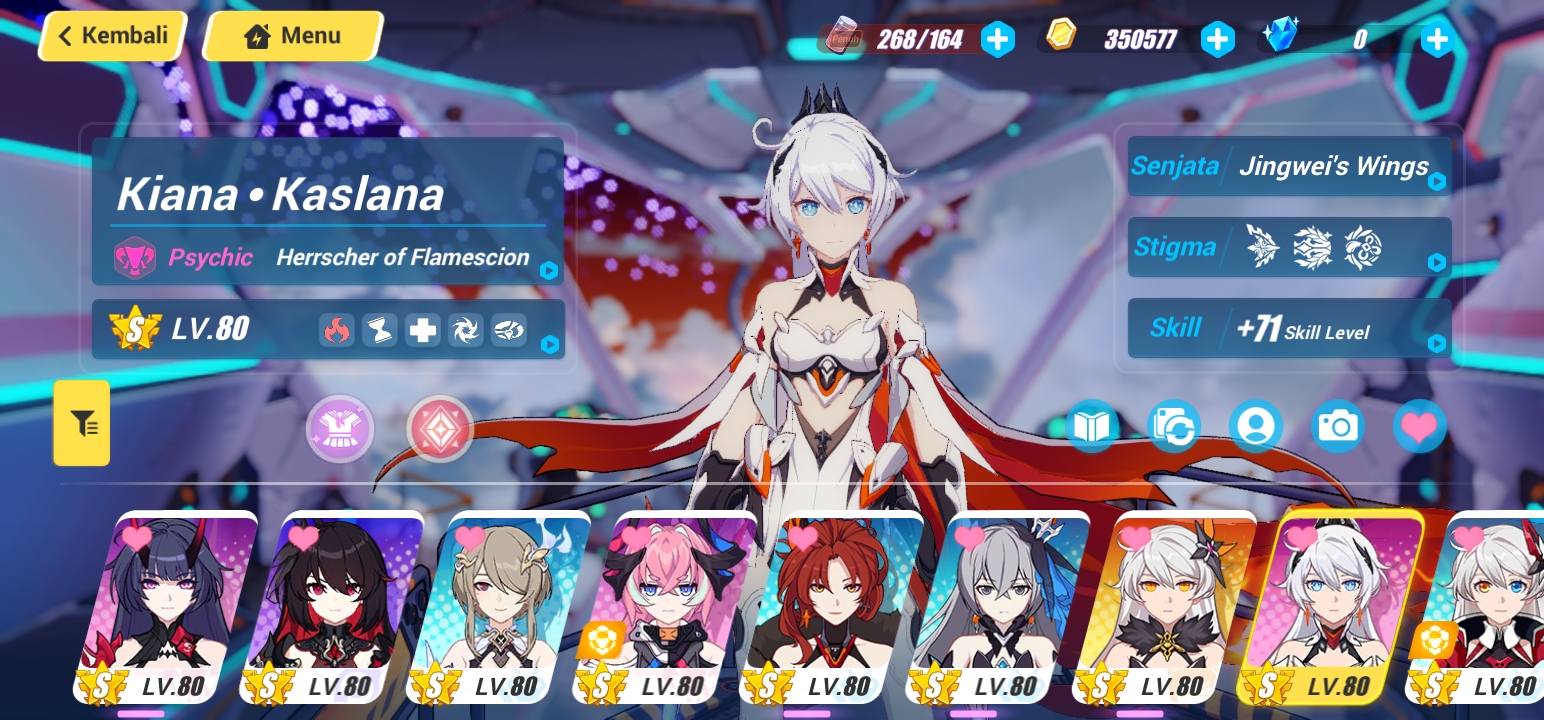Open the yellow filter icon
This screenshot has width=1544, height=720.
click(x=81, y=423)
